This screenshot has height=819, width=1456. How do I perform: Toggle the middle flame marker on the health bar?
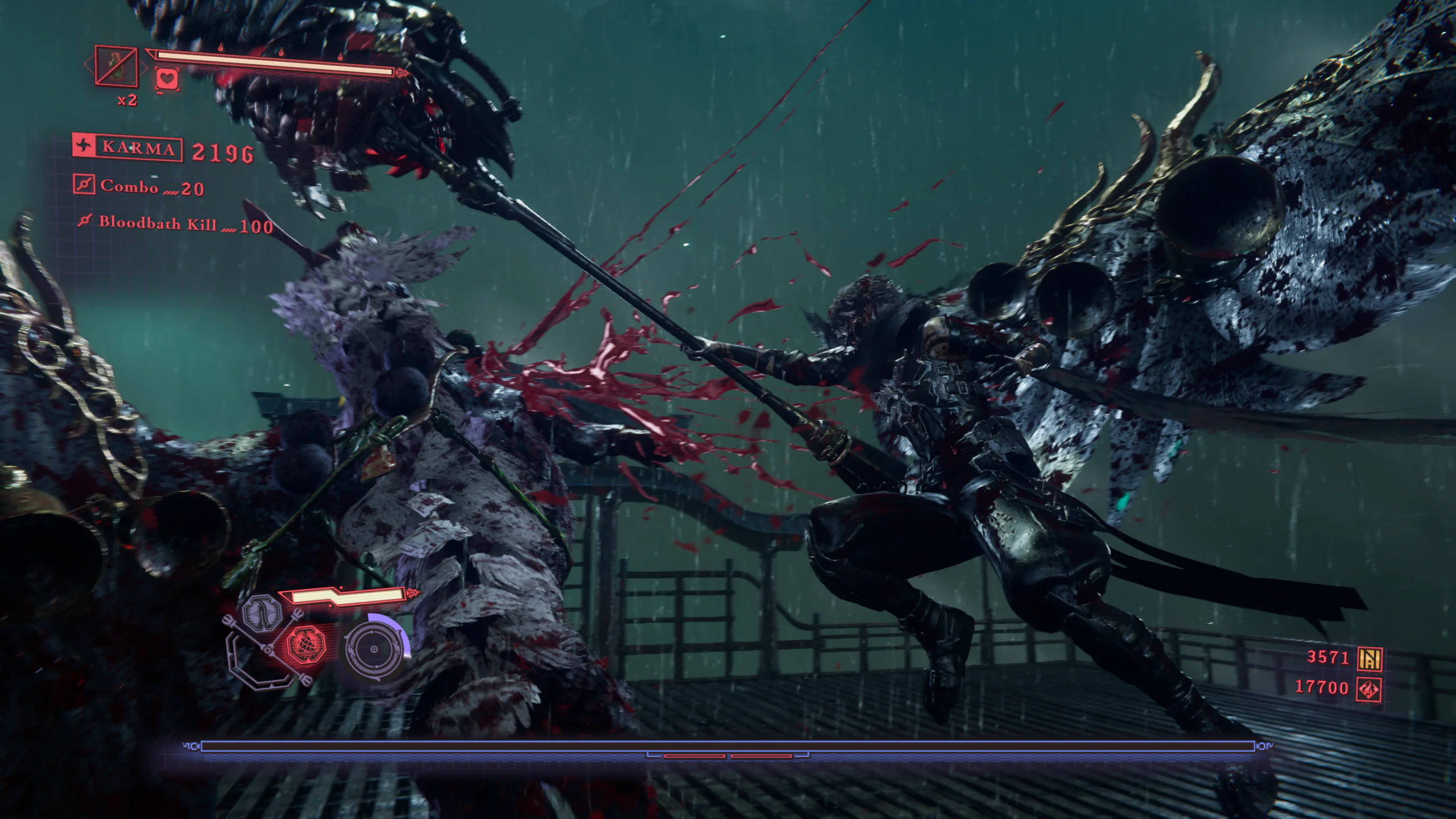tap(282, 54)
